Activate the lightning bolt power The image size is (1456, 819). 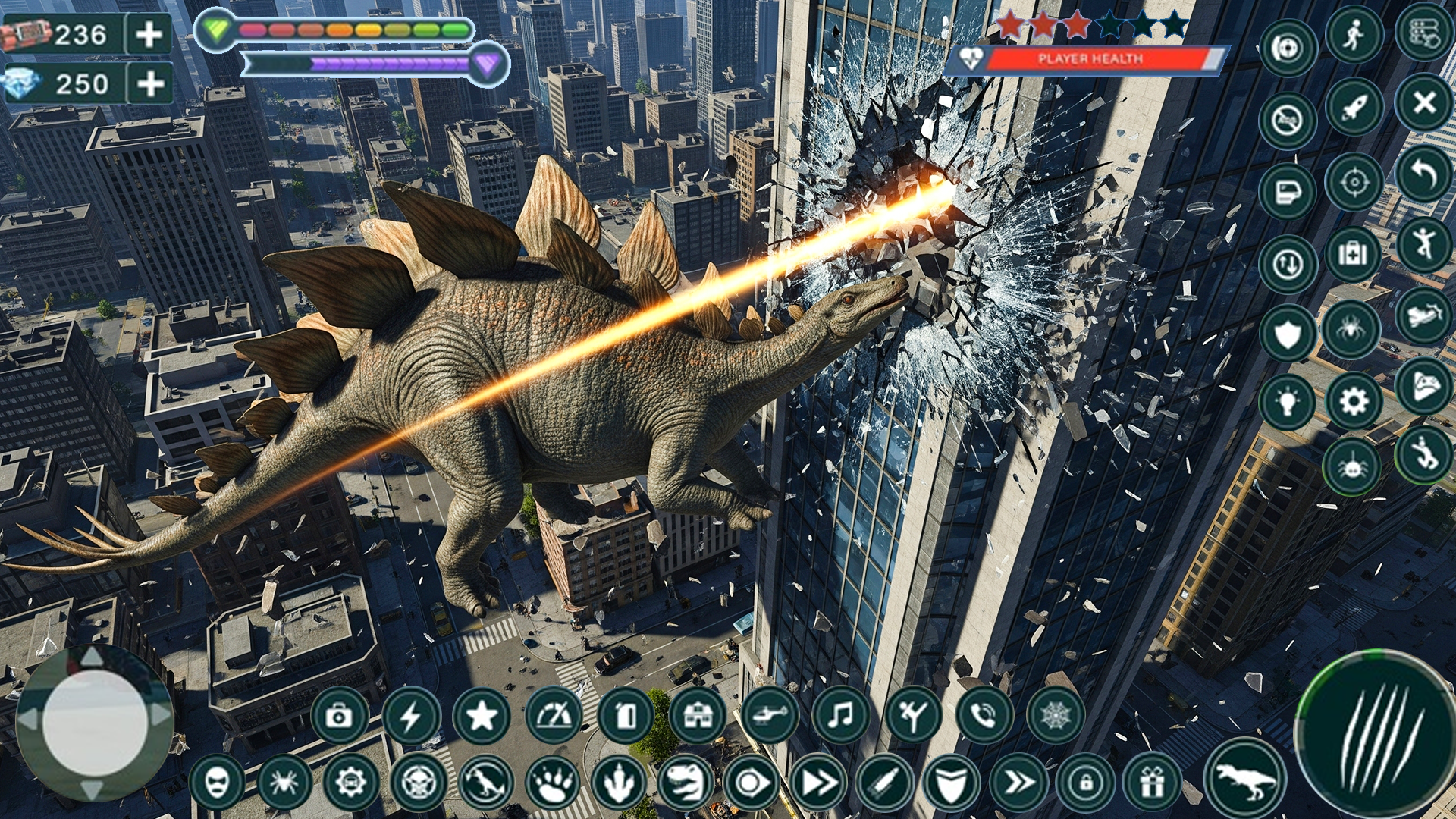[411, 715]
